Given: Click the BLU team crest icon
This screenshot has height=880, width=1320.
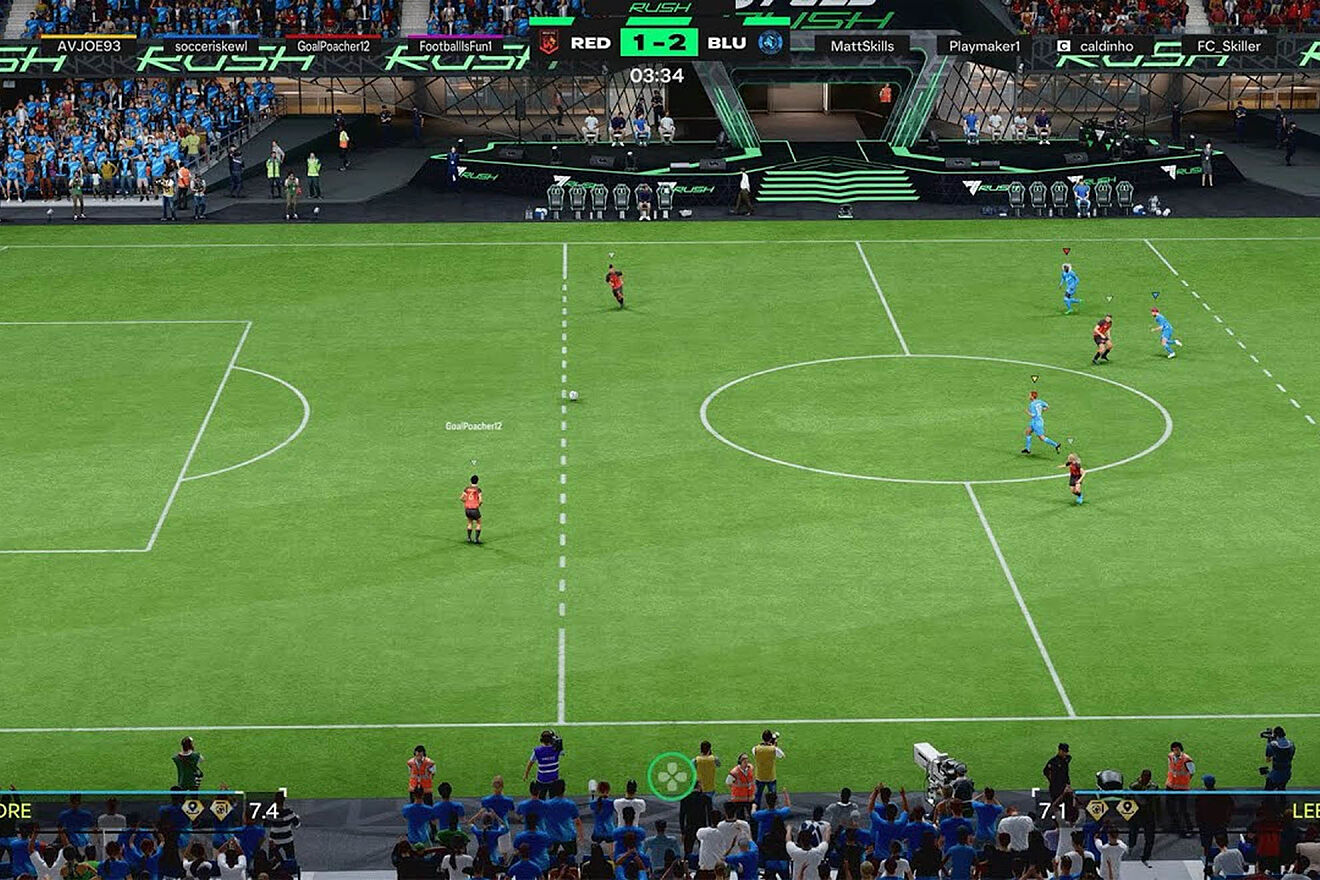Looking at the screenshot, I should (770, 42).
